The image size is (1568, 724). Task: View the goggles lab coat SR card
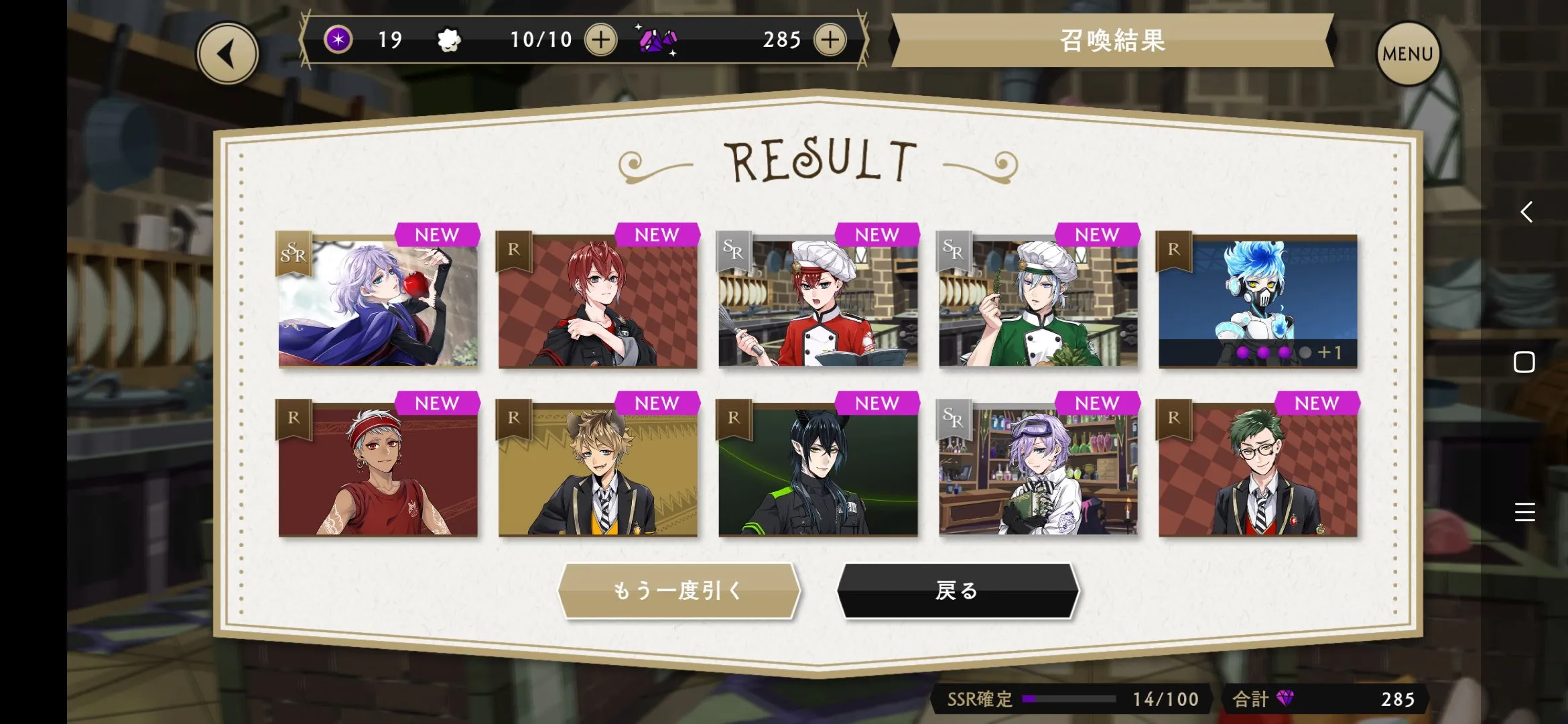(x=1037, y=469)
